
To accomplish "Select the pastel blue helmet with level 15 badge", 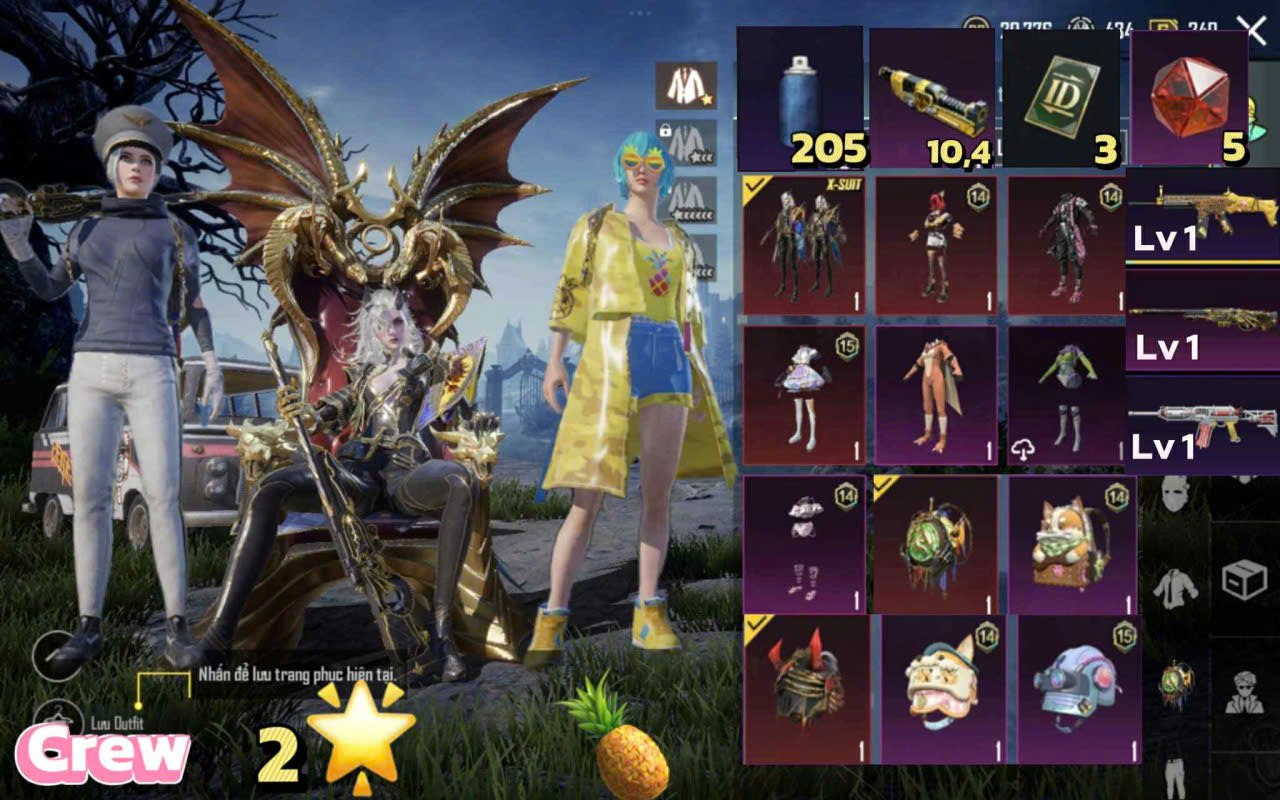I will pyautogui.click(x=1078, y=690).
